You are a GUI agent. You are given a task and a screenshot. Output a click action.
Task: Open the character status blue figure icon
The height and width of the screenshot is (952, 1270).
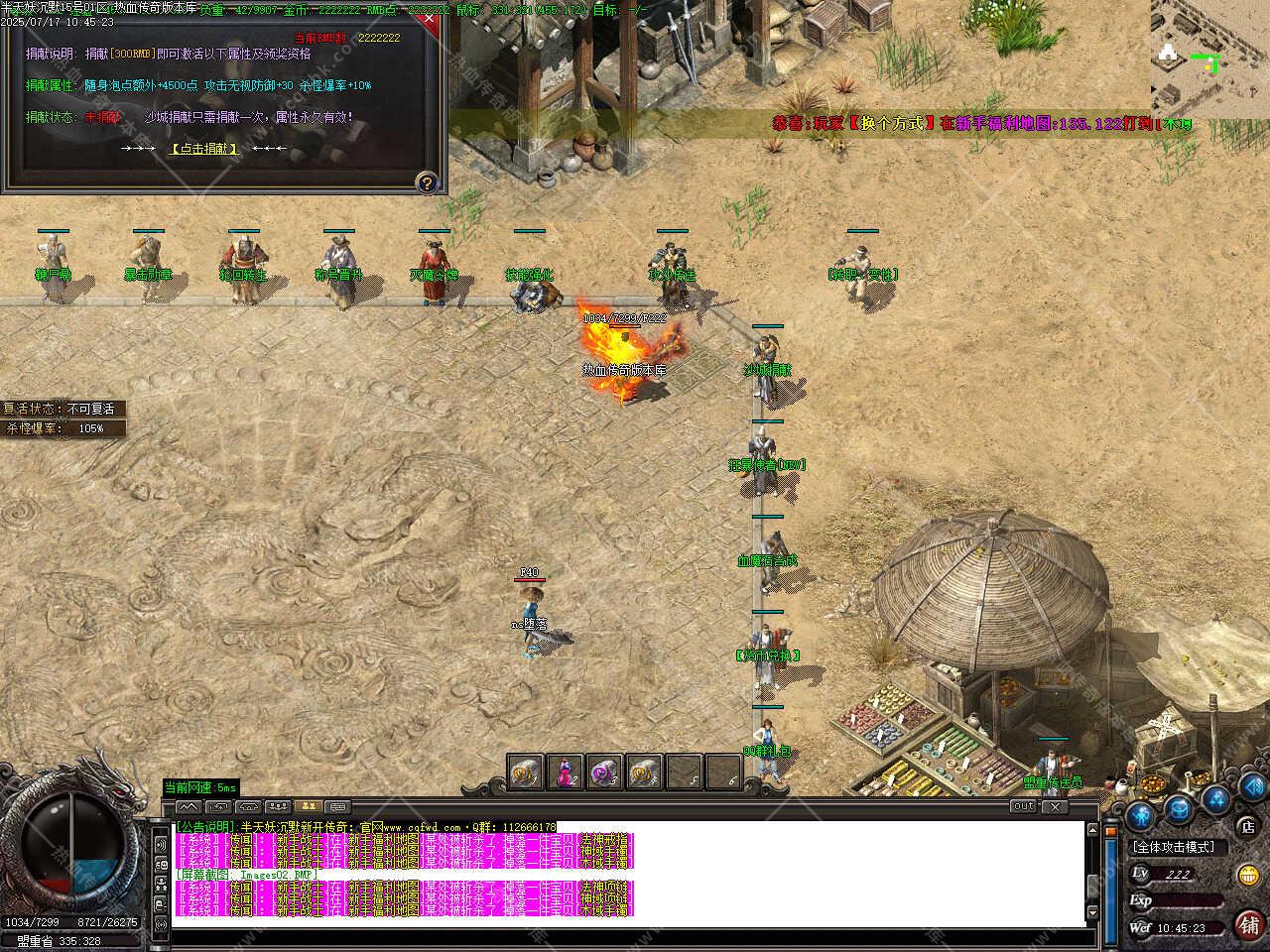[x=1141, y=815]
